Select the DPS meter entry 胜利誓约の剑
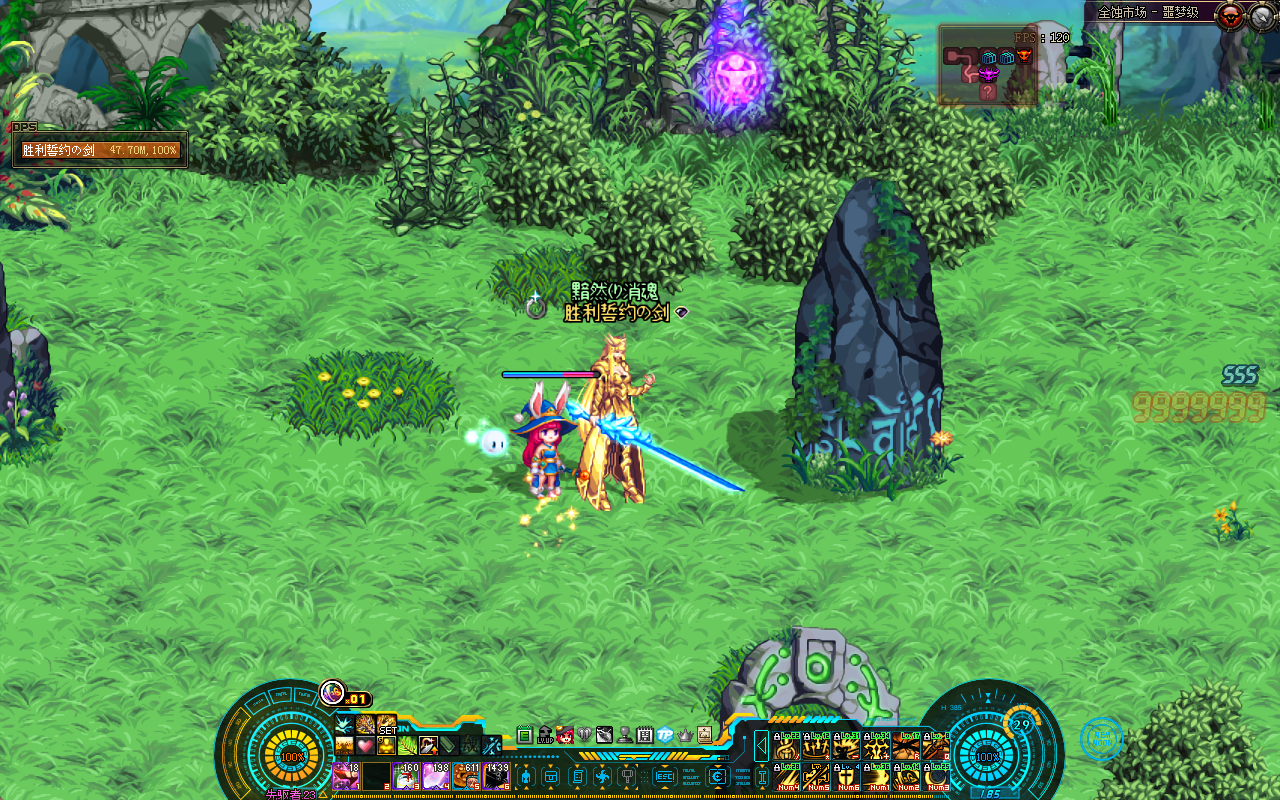1280x800 pixels. [100, 150]
